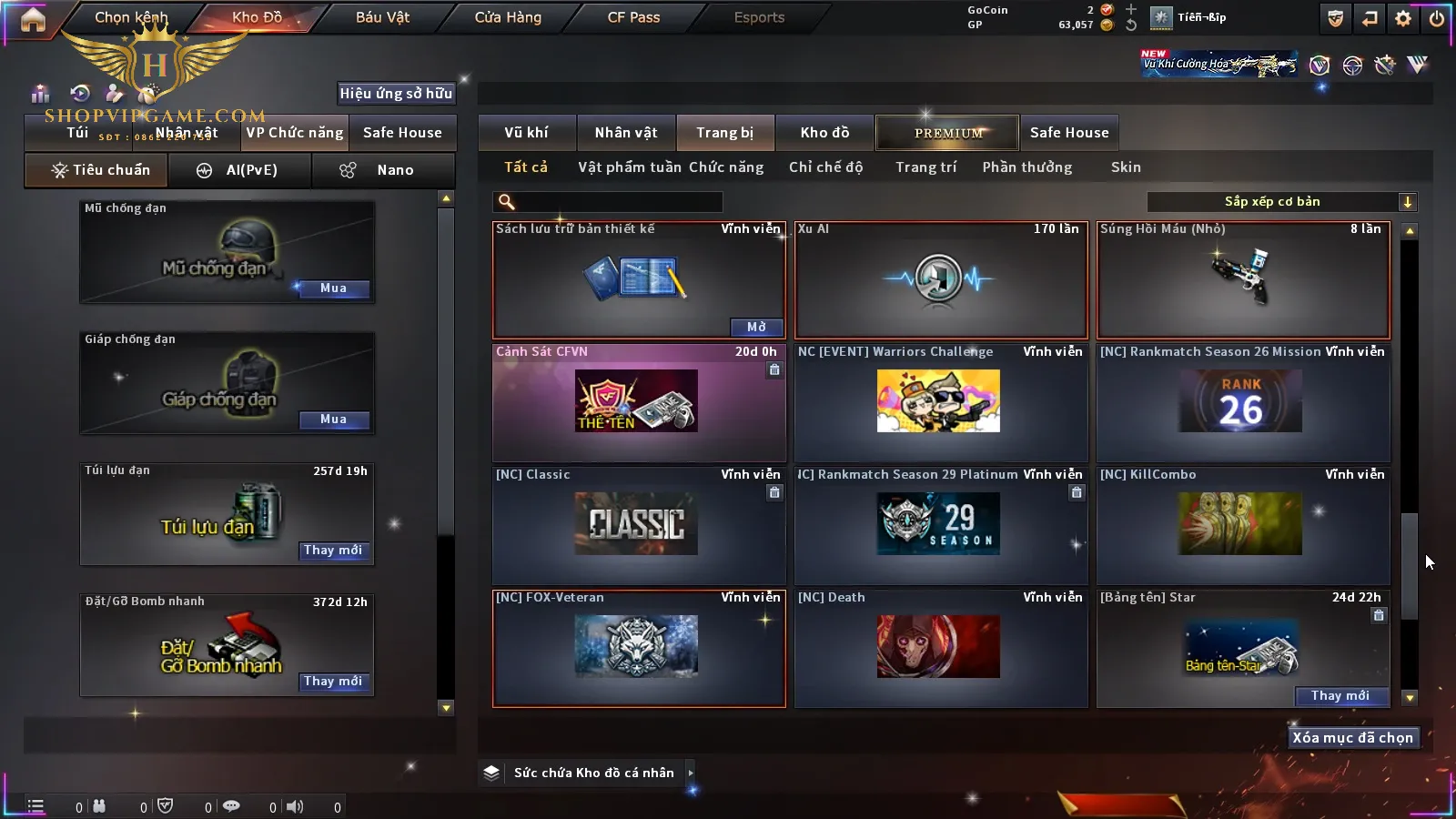Renew the [Bảng tên] Star item

tap(1340, 696)
